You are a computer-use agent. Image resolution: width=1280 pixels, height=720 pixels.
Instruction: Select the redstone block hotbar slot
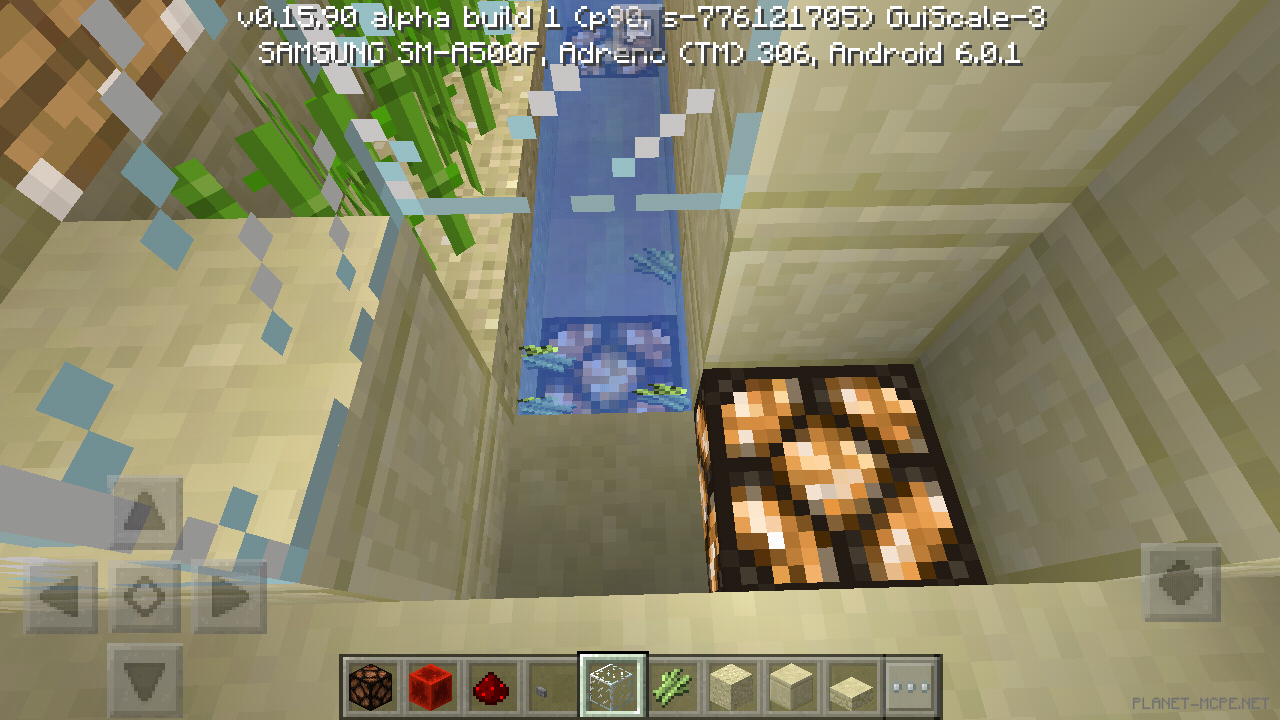(434, 687)
